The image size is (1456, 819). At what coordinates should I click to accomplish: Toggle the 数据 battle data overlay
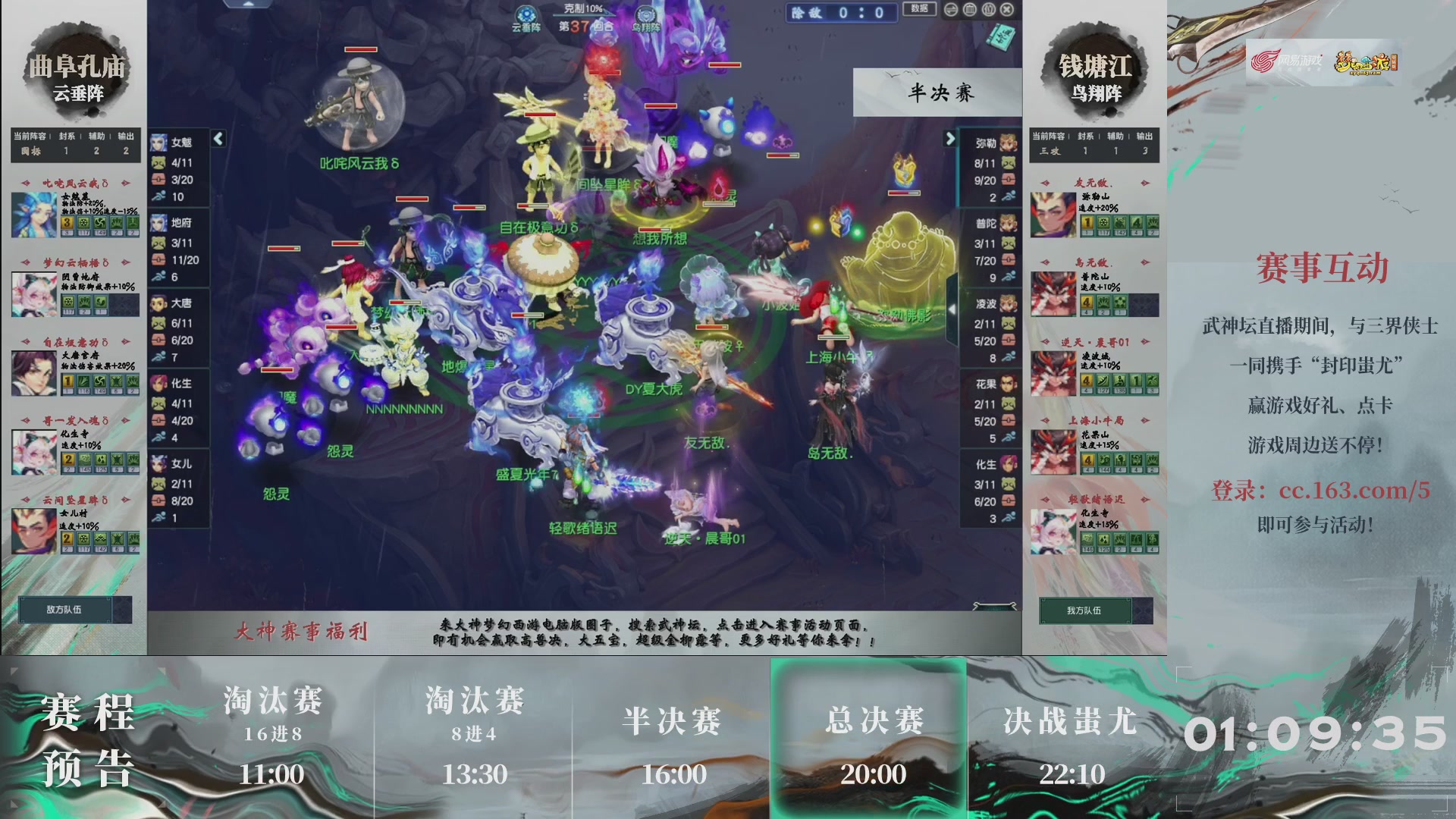pos(920,9)
